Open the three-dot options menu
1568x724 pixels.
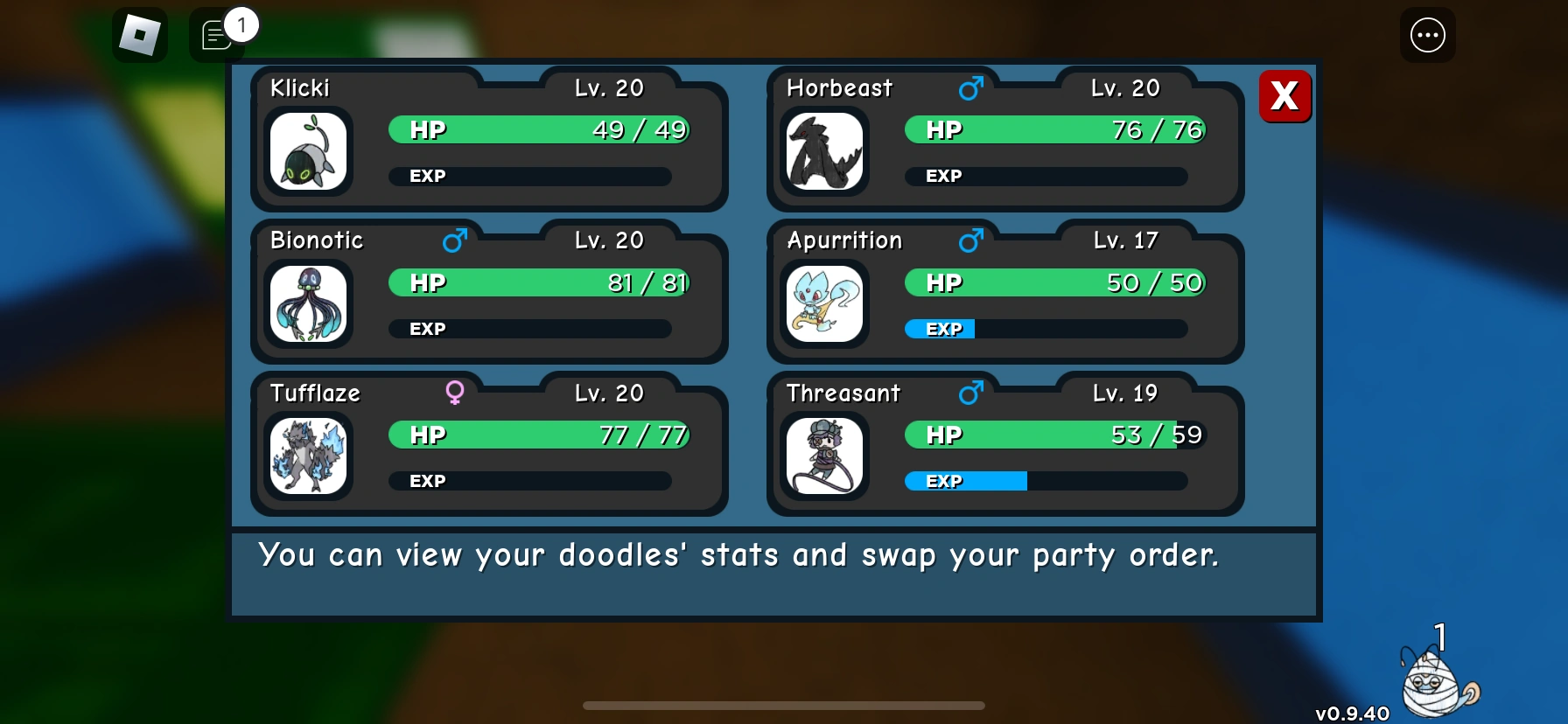[x=1428, y=35]
